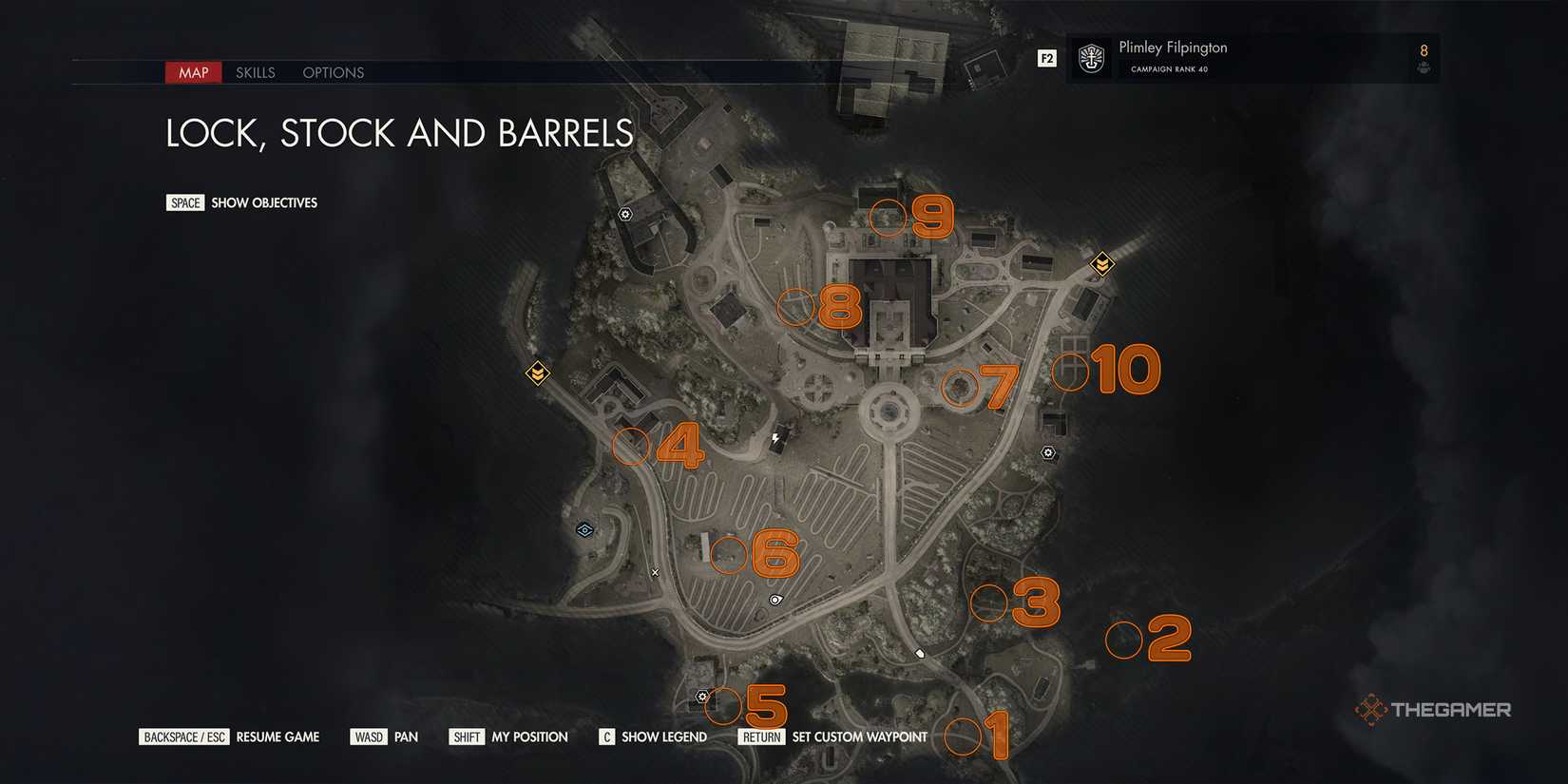
Task: Click the gear icon beside marker 5
Action: pos(702,696)
